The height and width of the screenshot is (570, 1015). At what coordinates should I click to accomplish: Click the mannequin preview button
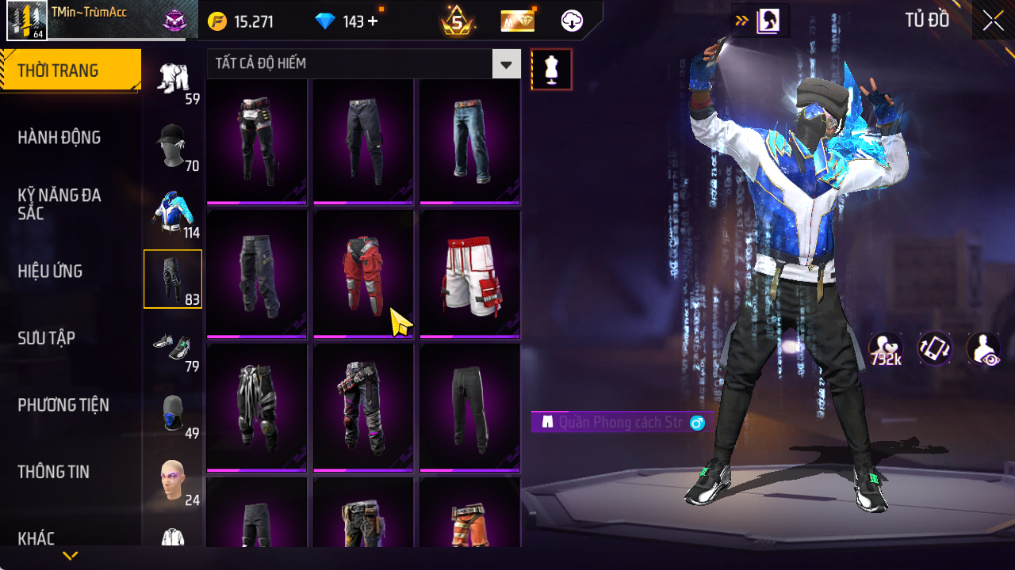pyautogui.click(x=551, y=69)
